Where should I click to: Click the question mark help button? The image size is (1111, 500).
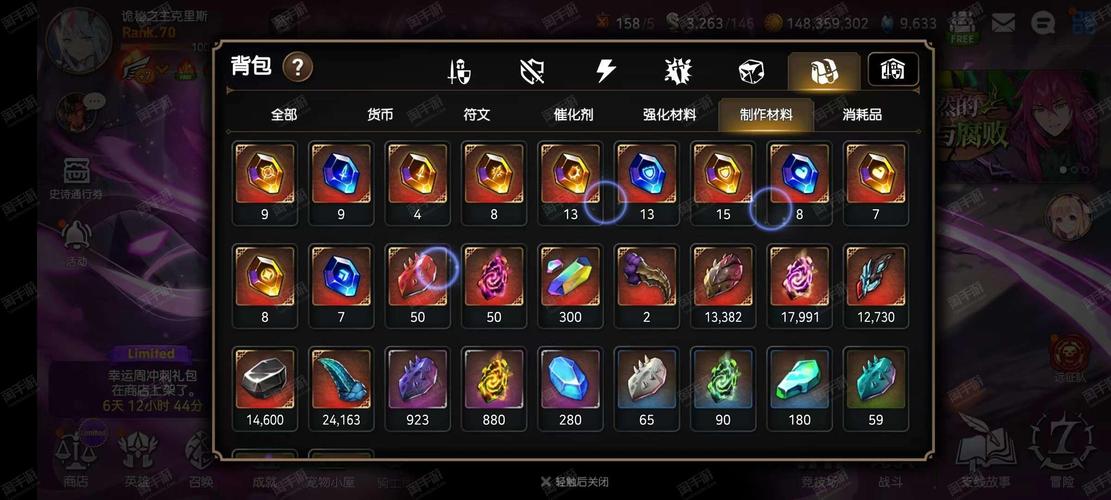click(298, 68)
